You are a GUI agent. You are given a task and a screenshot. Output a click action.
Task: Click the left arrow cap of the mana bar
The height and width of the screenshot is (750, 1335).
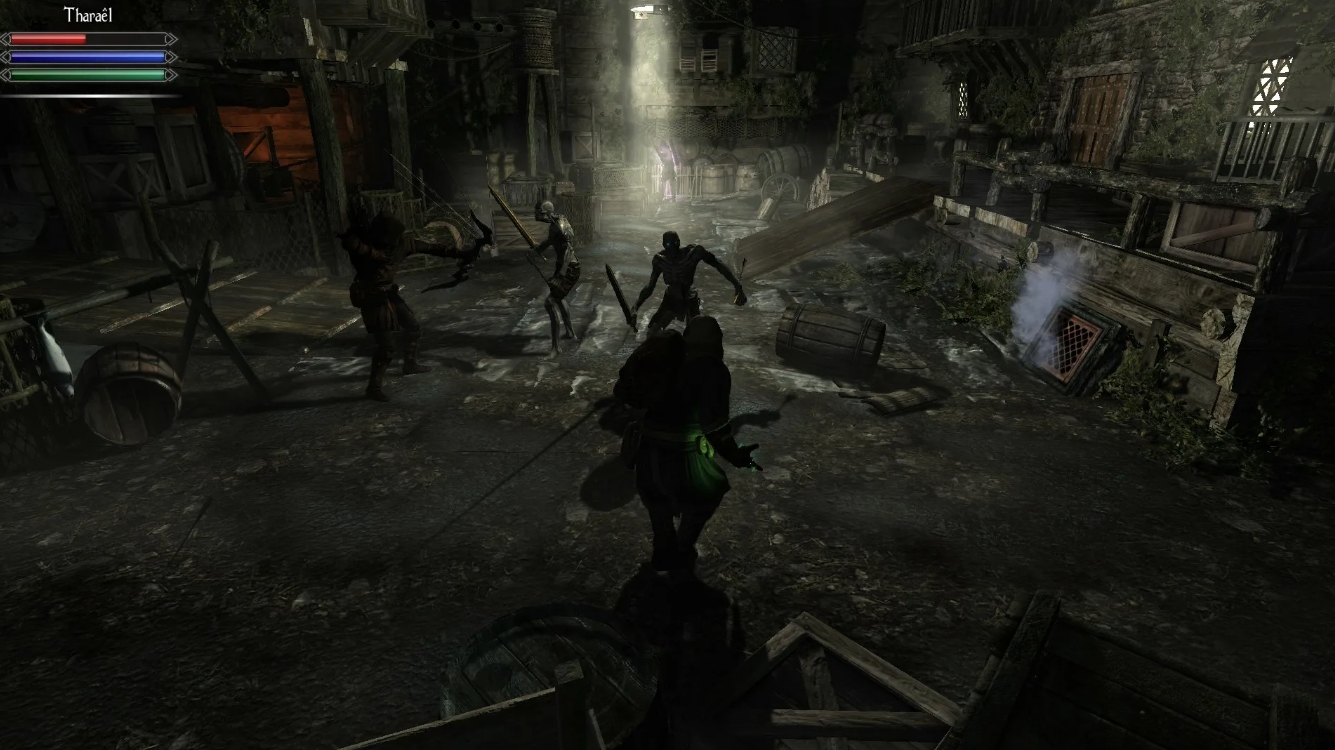(x=5, y=56)
